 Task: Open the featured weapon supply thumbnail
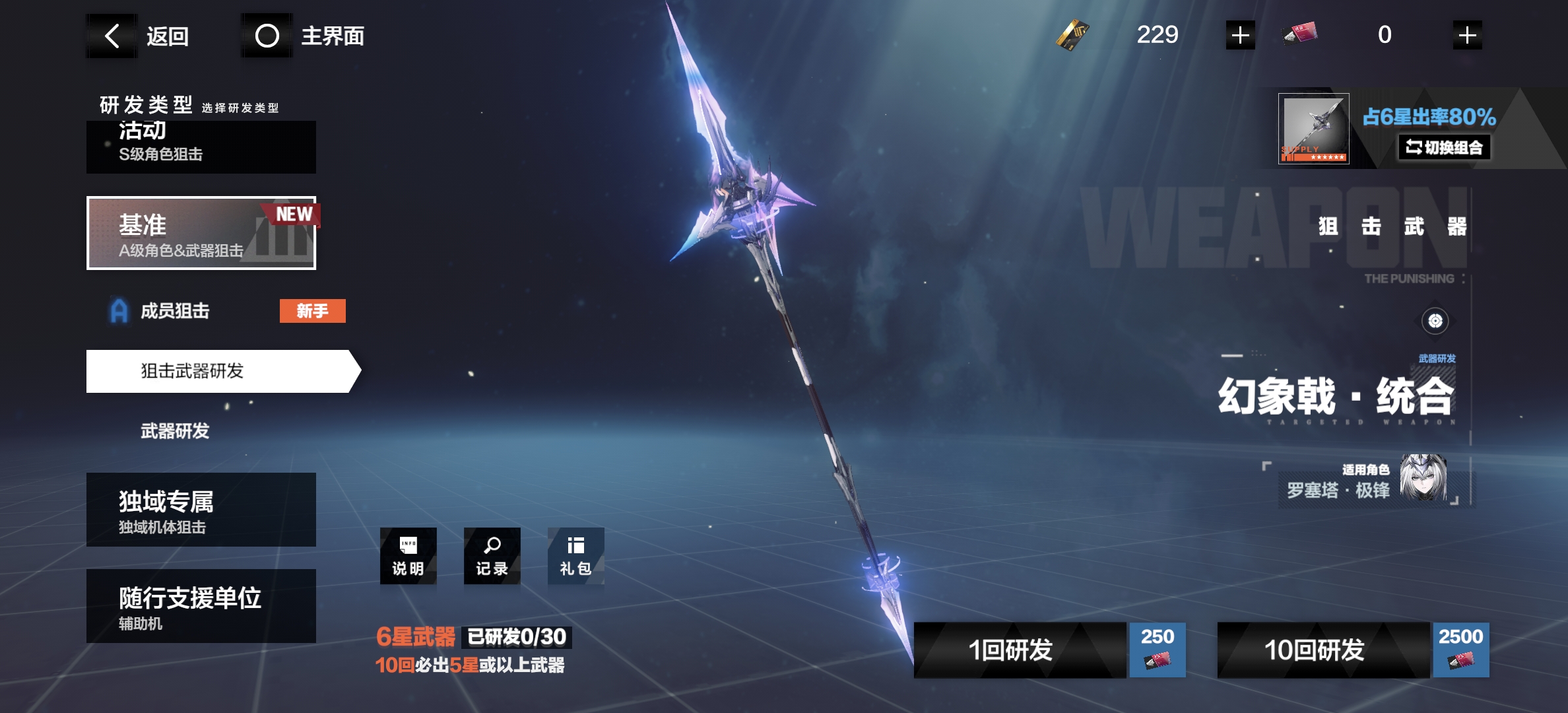coord(1313,129)
